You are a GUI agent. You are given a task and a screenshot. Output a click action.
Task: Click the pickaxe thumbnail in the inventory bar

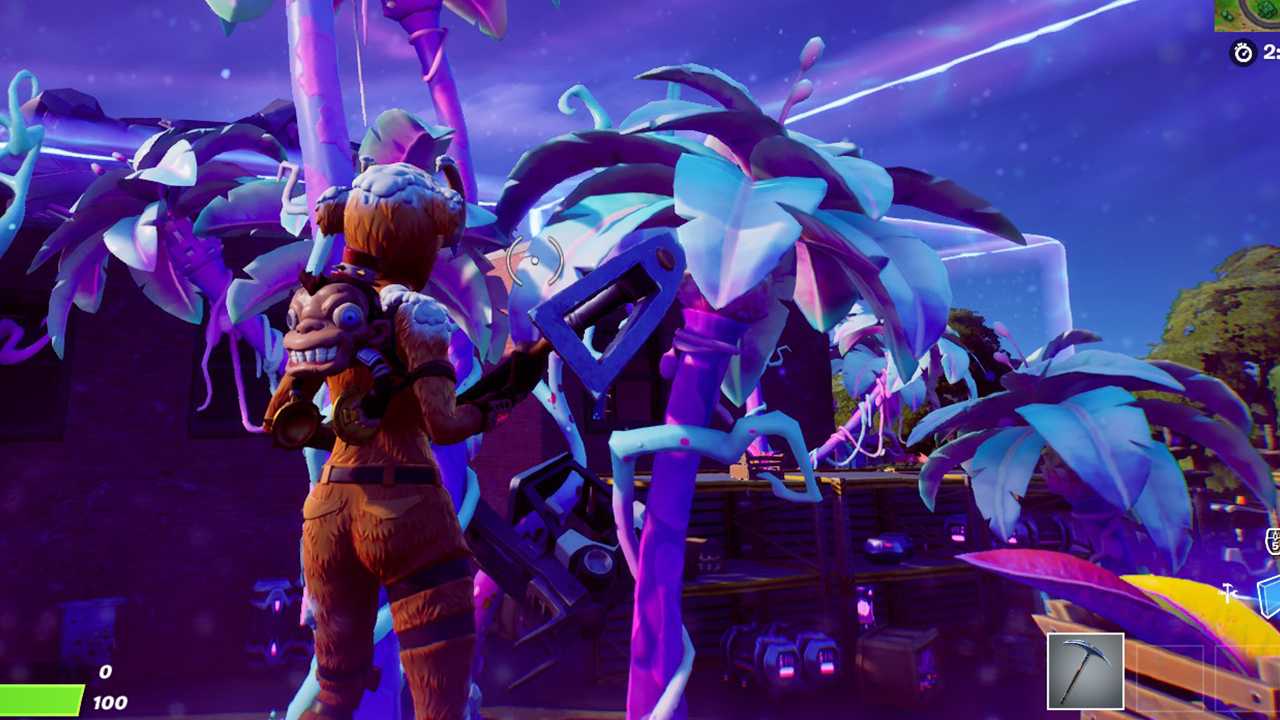1086,672
